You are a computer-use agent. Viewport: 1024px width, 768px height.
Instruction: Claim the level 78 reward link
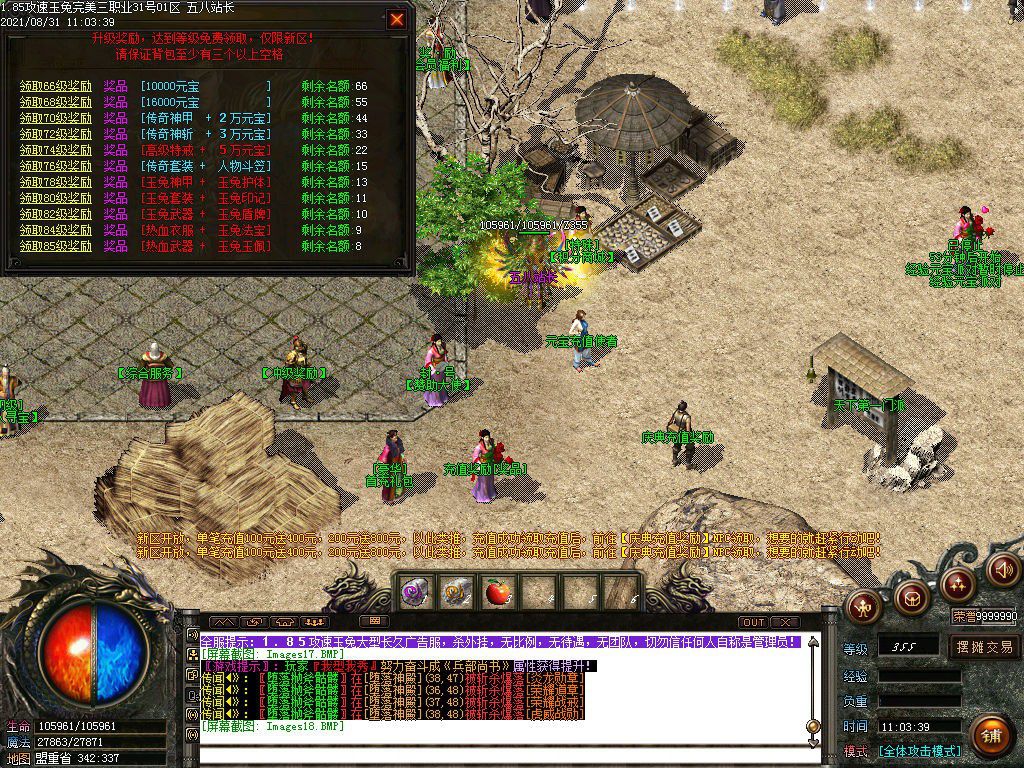[56, 182]
